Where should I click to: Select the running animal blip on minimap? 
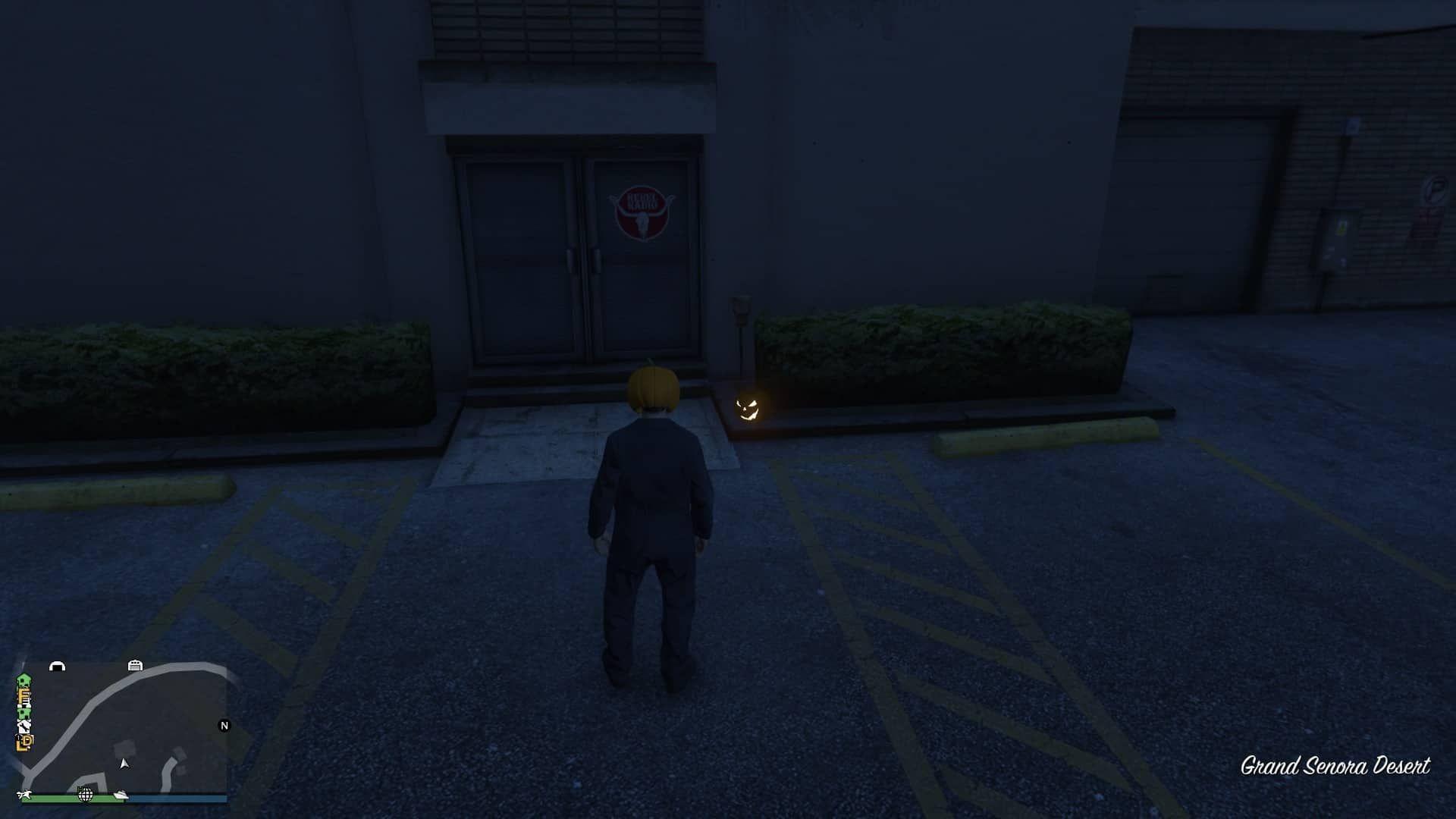coord(25,795)
